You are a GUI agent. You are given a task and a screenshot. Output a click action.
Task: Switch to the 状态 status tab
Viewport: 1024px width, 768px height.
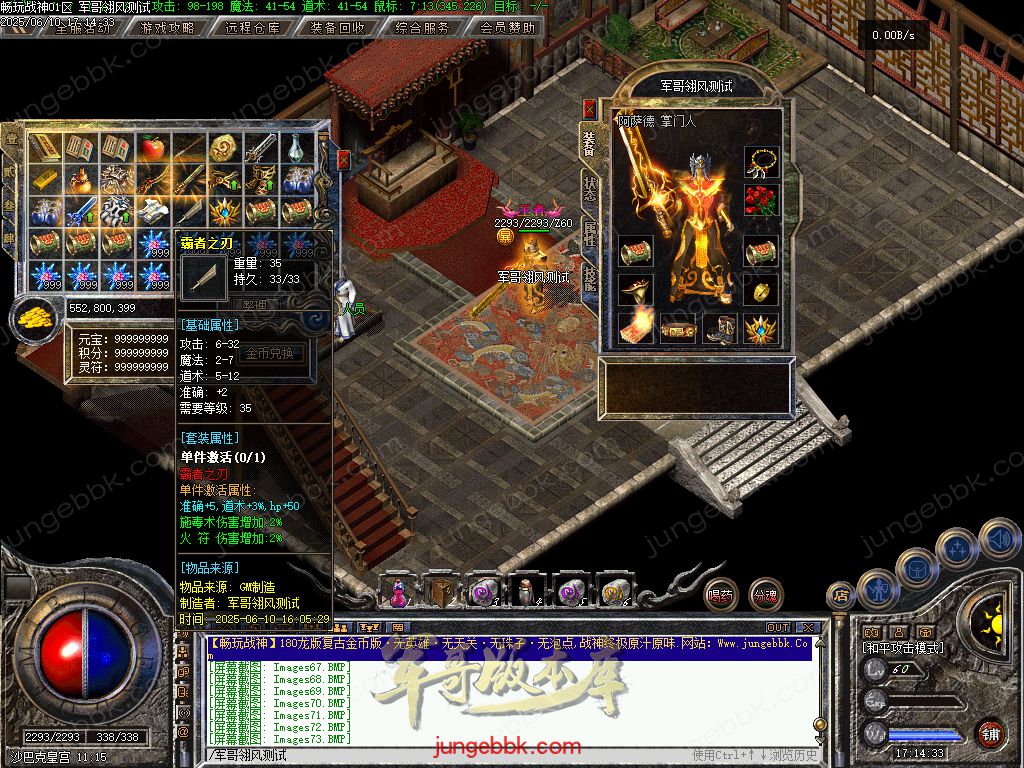(x=589, y=189)
